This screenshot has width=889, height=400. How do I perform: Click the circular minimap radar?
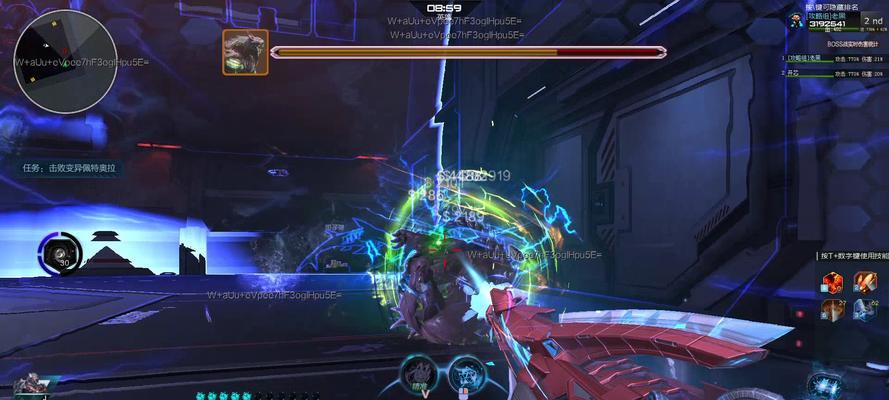[58, 61]
